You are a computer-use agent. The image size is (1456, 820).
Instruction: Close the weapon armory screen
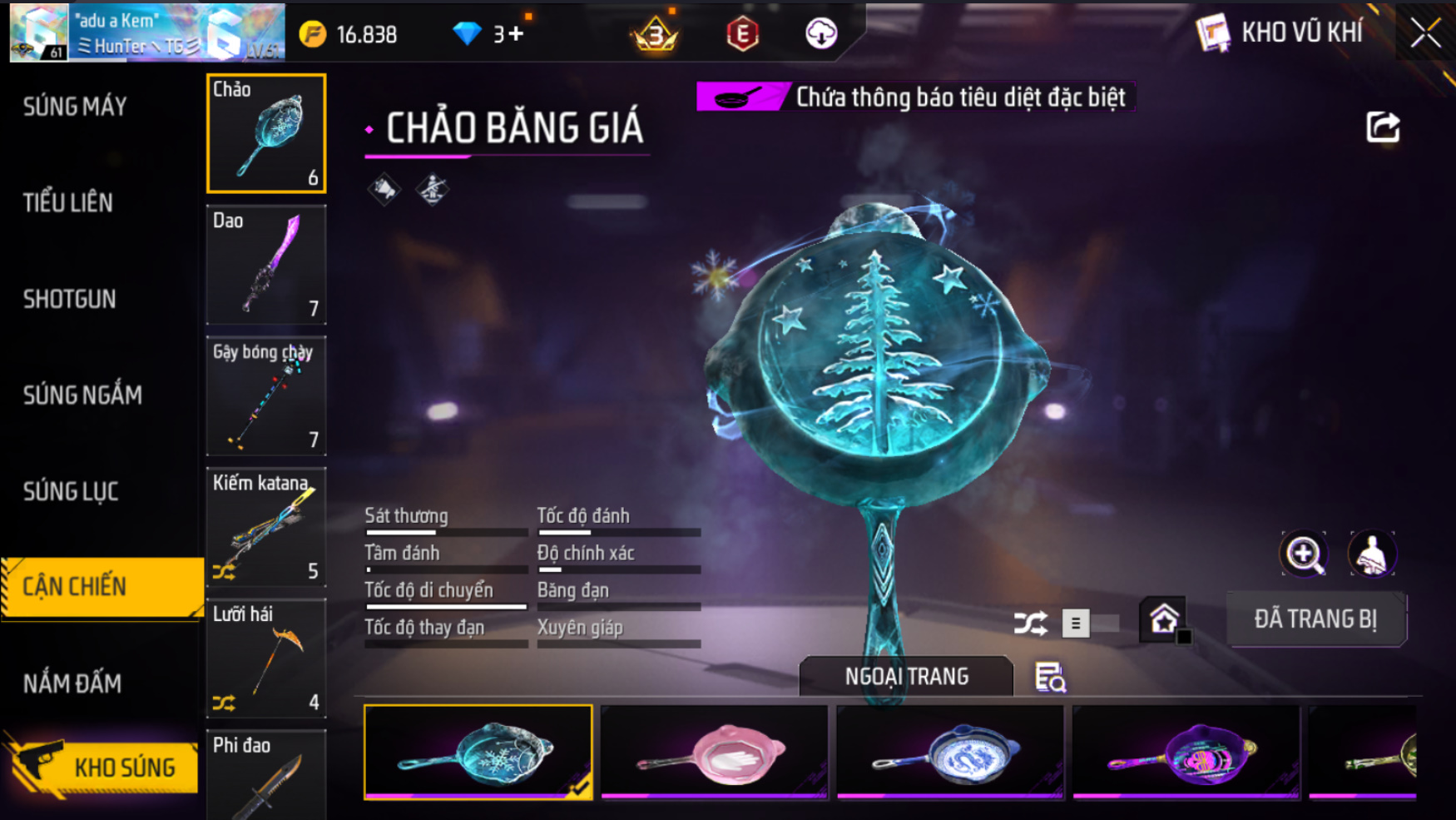1425,33
